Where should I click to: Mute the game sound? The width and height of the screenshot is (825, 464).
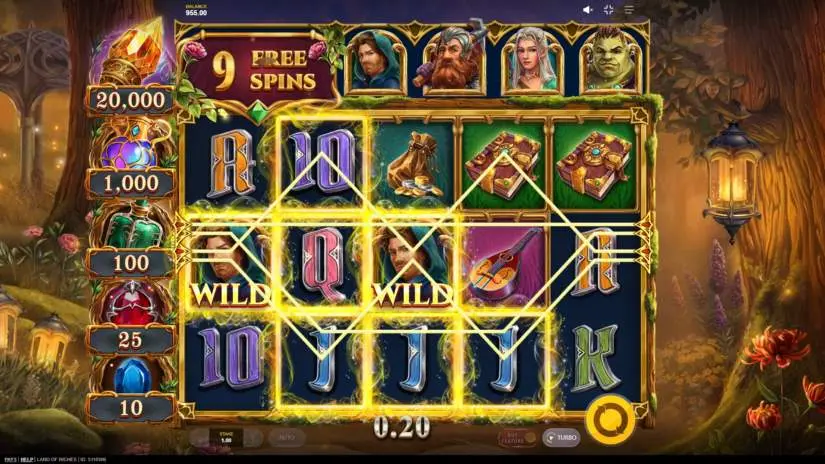587,10
